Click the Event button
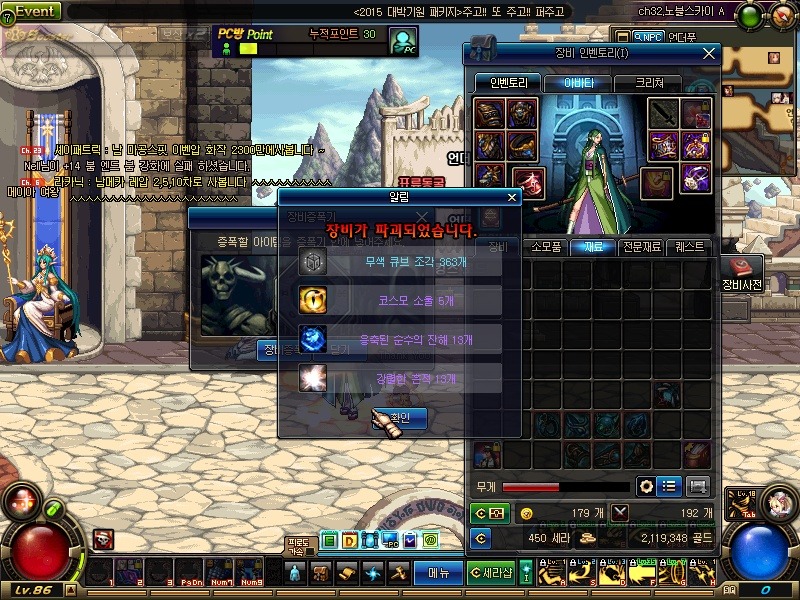This screenshot has height=600, width=800. click(x=32, y=11)
